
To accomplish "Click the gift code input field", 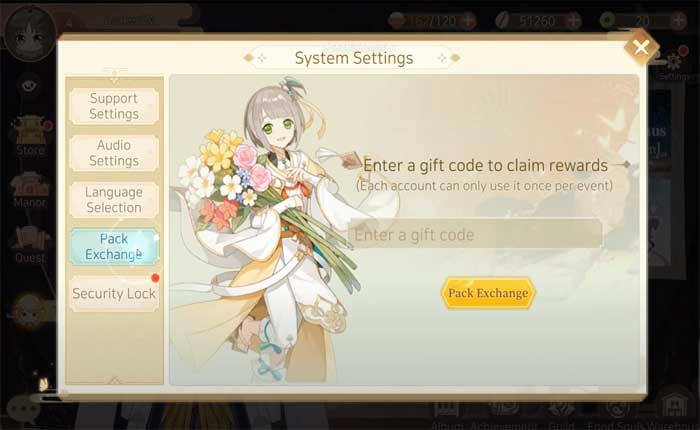I will (476, 235).
